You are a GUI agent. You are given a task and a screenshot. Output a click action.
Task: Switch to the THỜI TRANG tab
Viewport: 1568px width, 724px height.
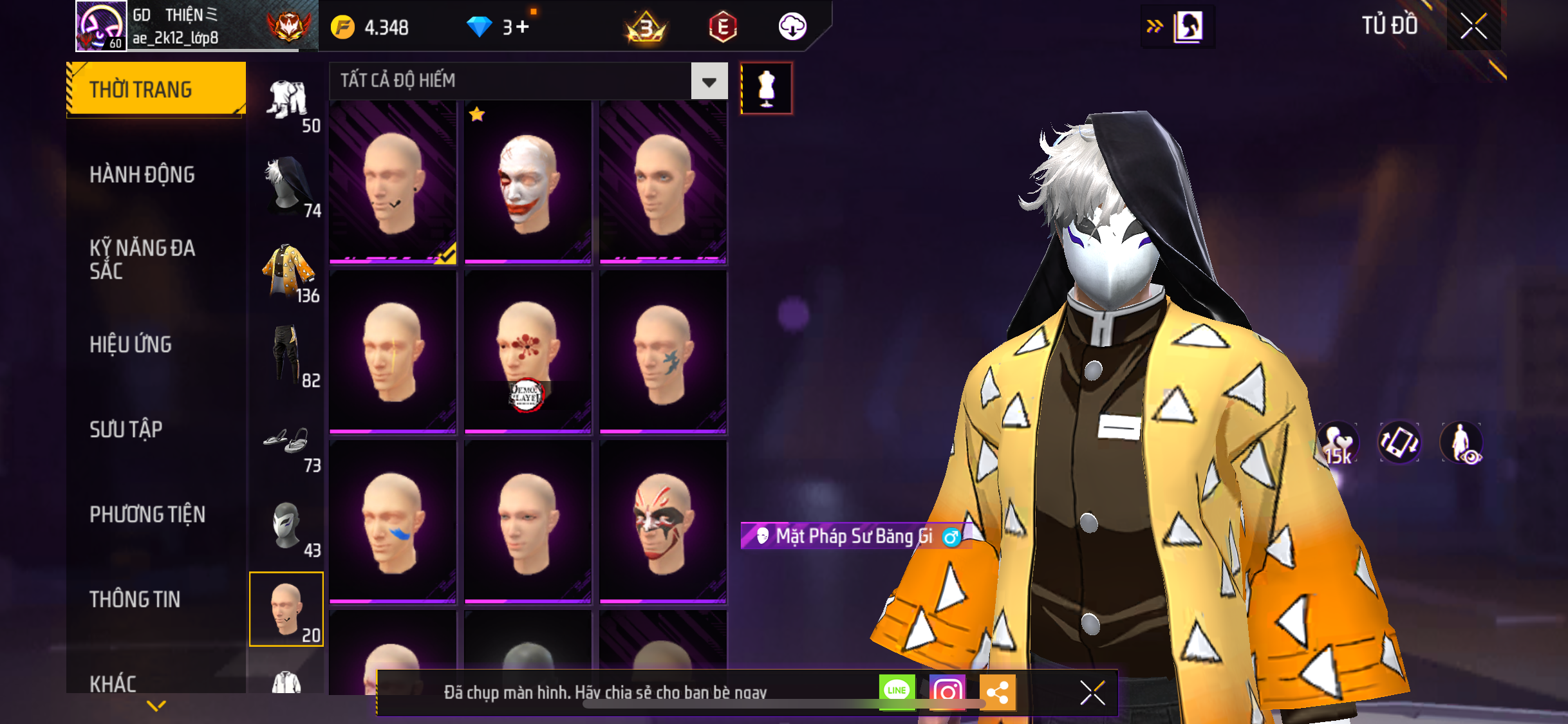click(156, 89)
